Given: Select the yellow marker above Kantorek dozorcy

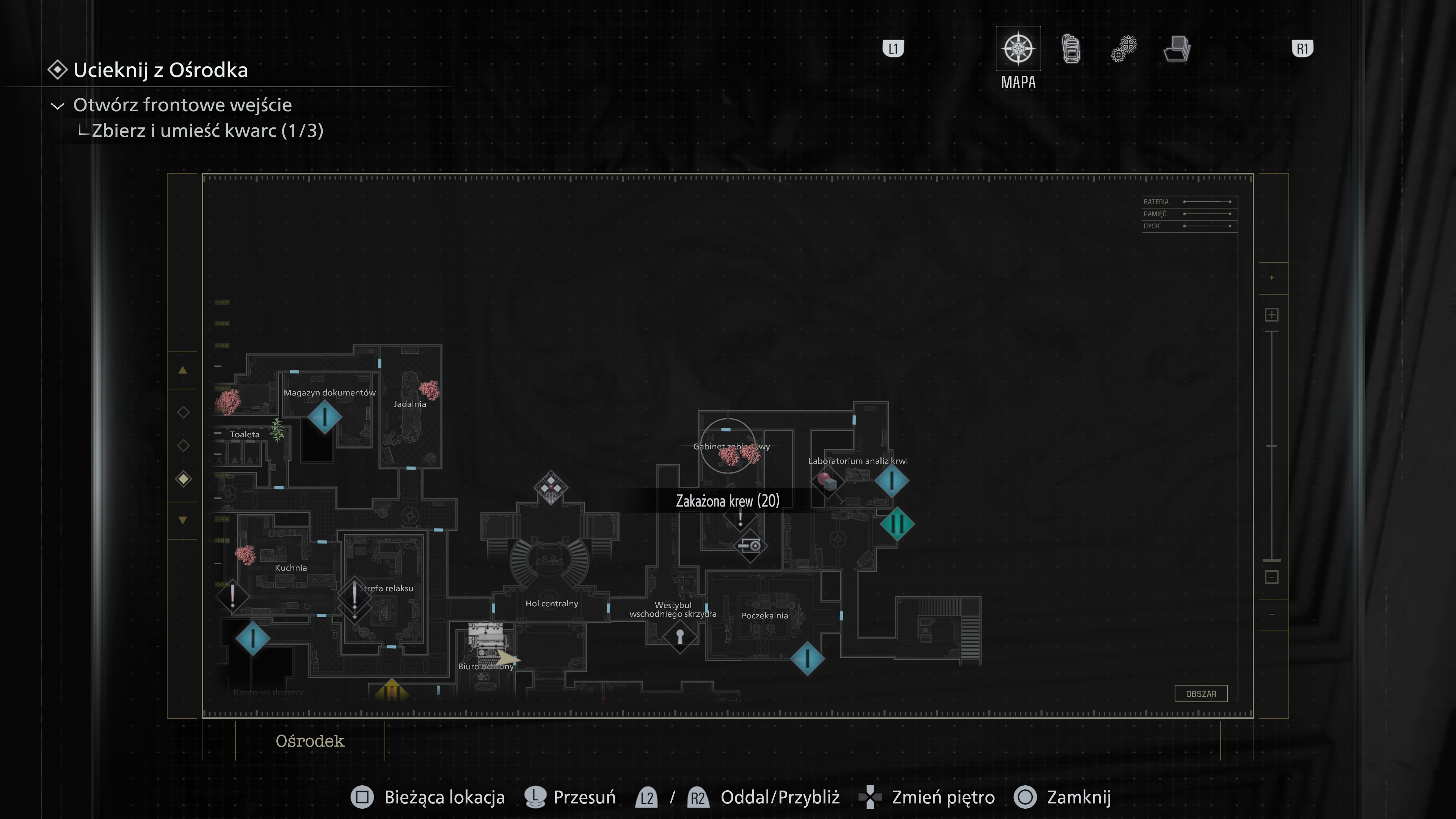Looking at the screenshot, I should (391, 690).
